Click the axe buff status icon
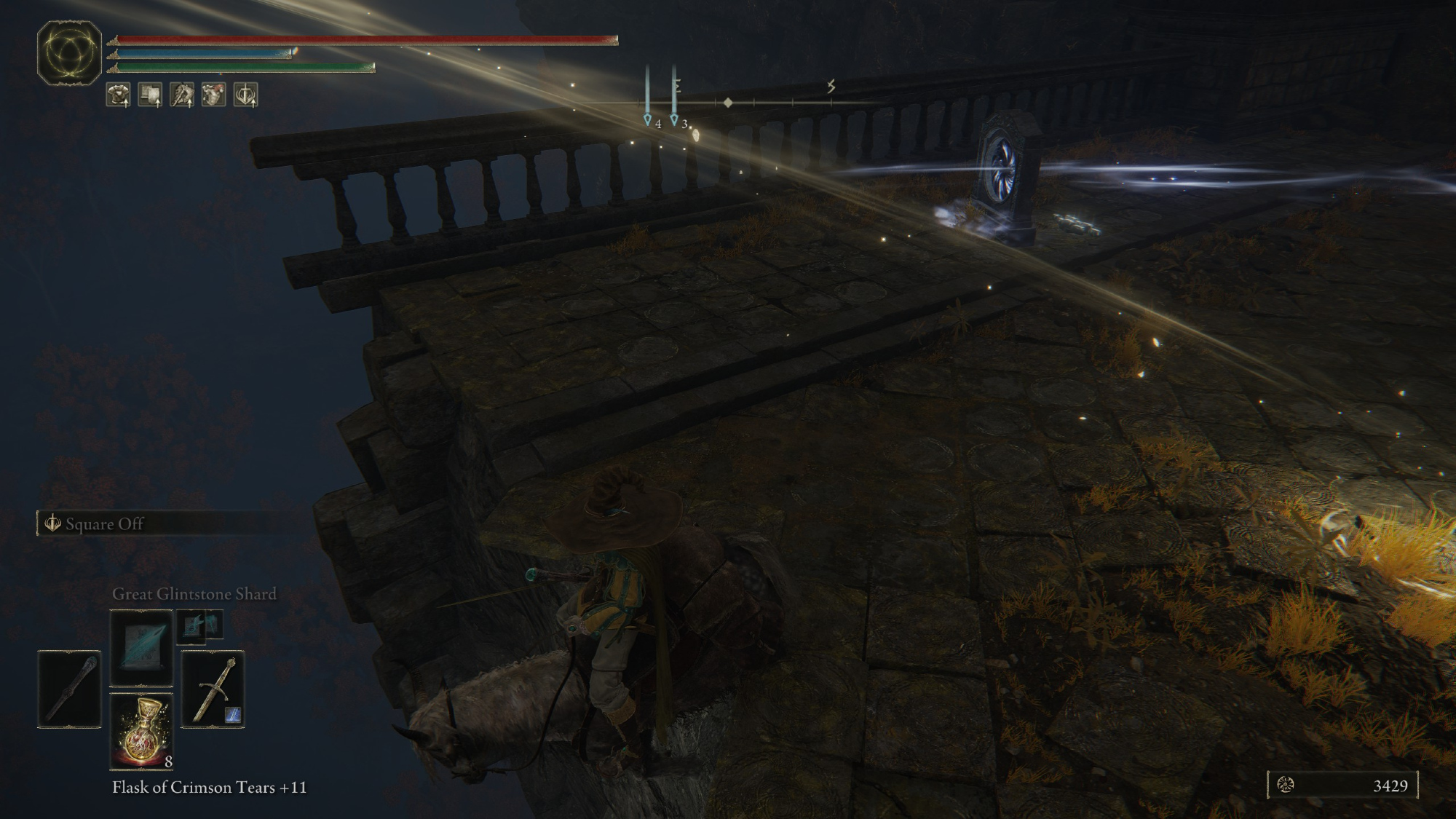The width and height of the screenshot is (1456, 819). [182, 95]
